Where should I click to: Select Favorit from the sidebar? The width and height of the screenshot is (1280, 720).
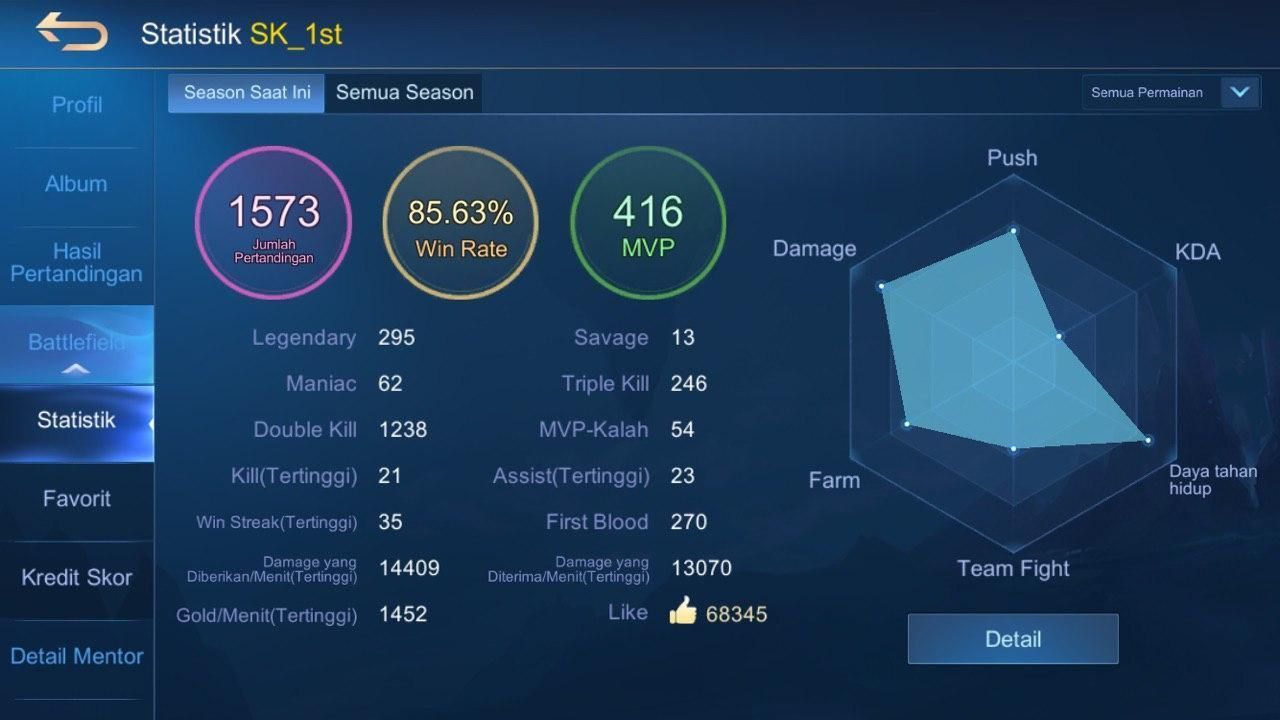click(x=78, y=498)
